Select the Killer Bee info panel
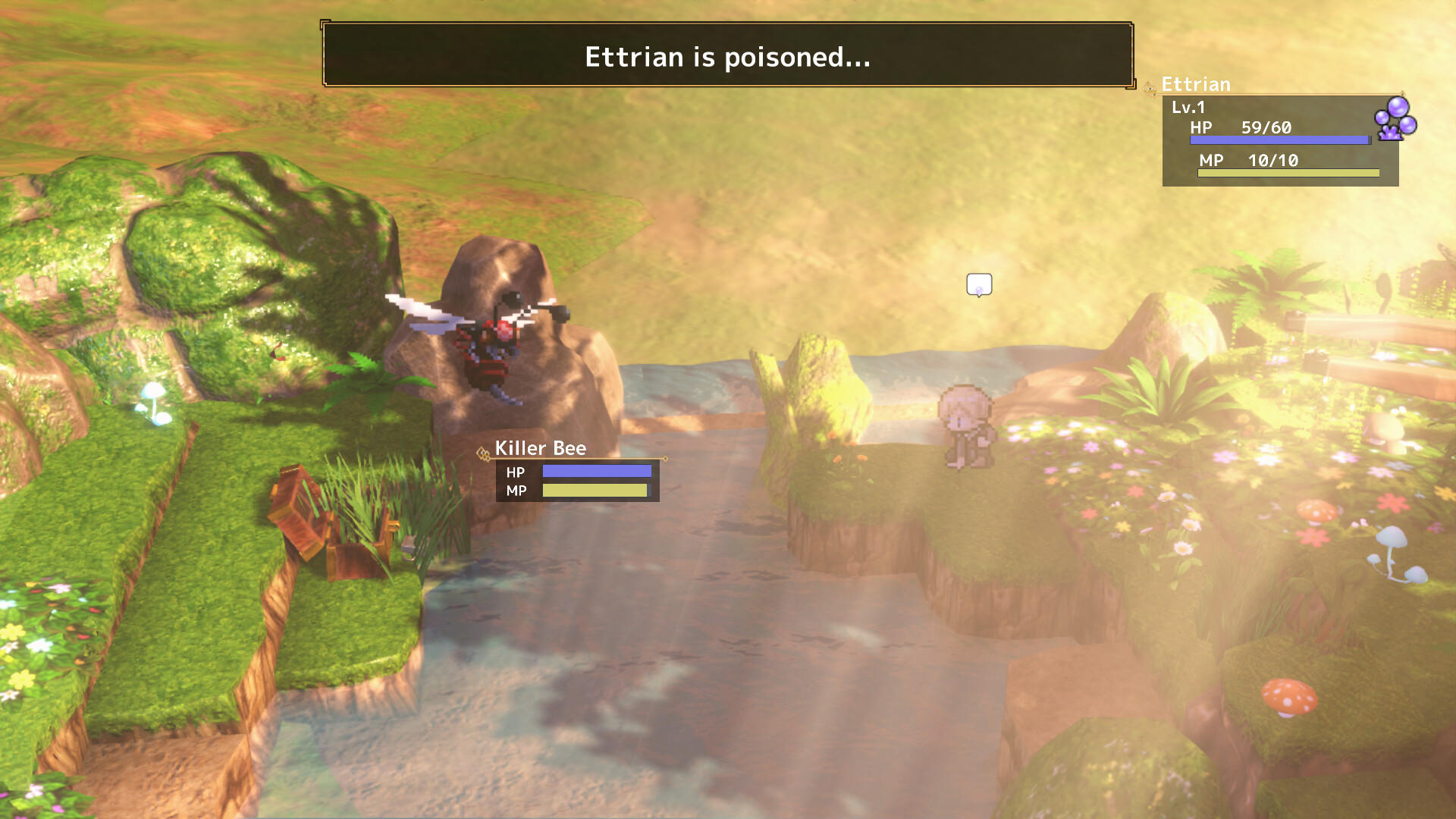The width and height of the screenshot is (1456, 819). pyautogui.click(x=579, y=482)
